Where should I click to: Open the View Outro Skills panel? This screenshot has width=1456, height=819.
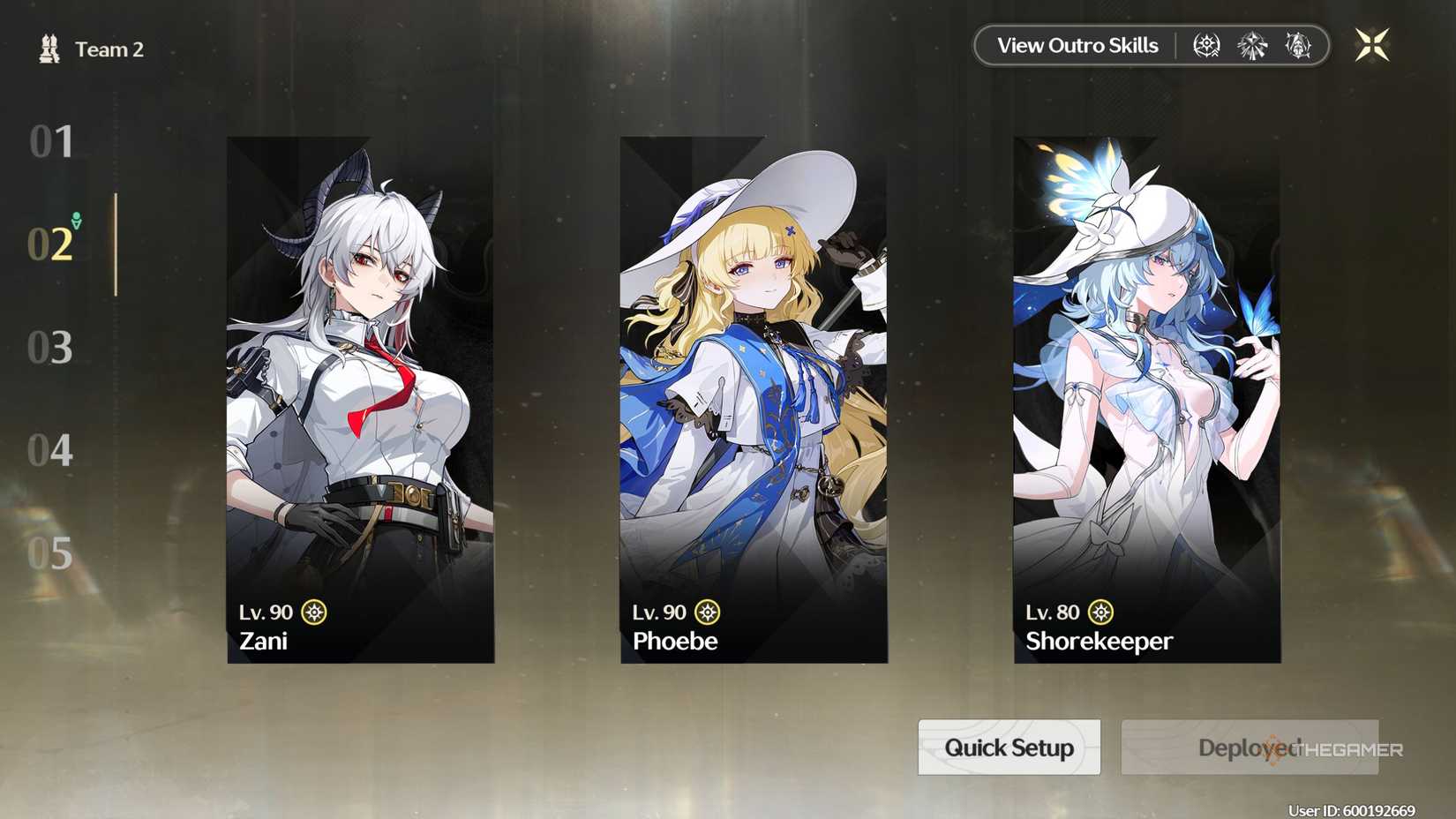(x=1077, y=45)
